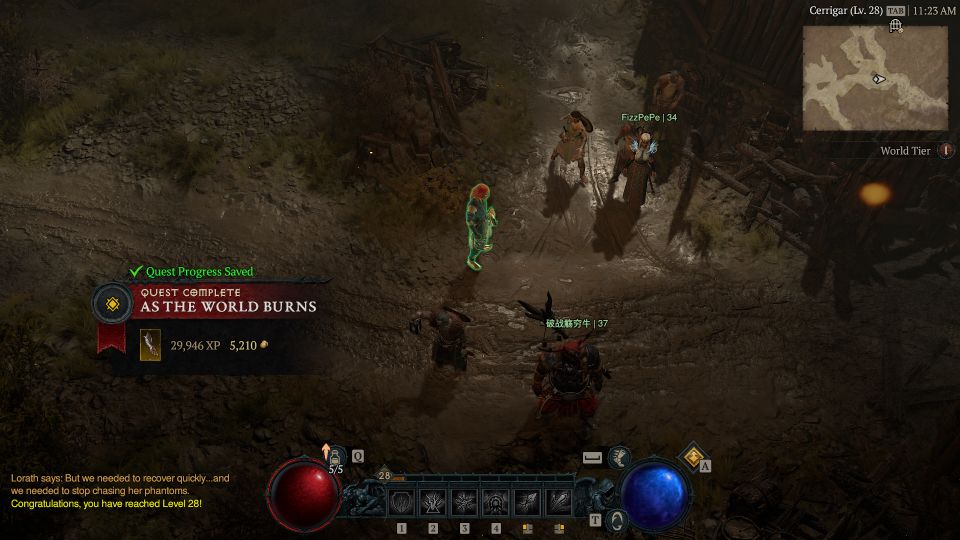Screen dimensions: 960x540
Task: Cast the skill bound to key 4
Action: pyautogui.click(x=496, y=502)
